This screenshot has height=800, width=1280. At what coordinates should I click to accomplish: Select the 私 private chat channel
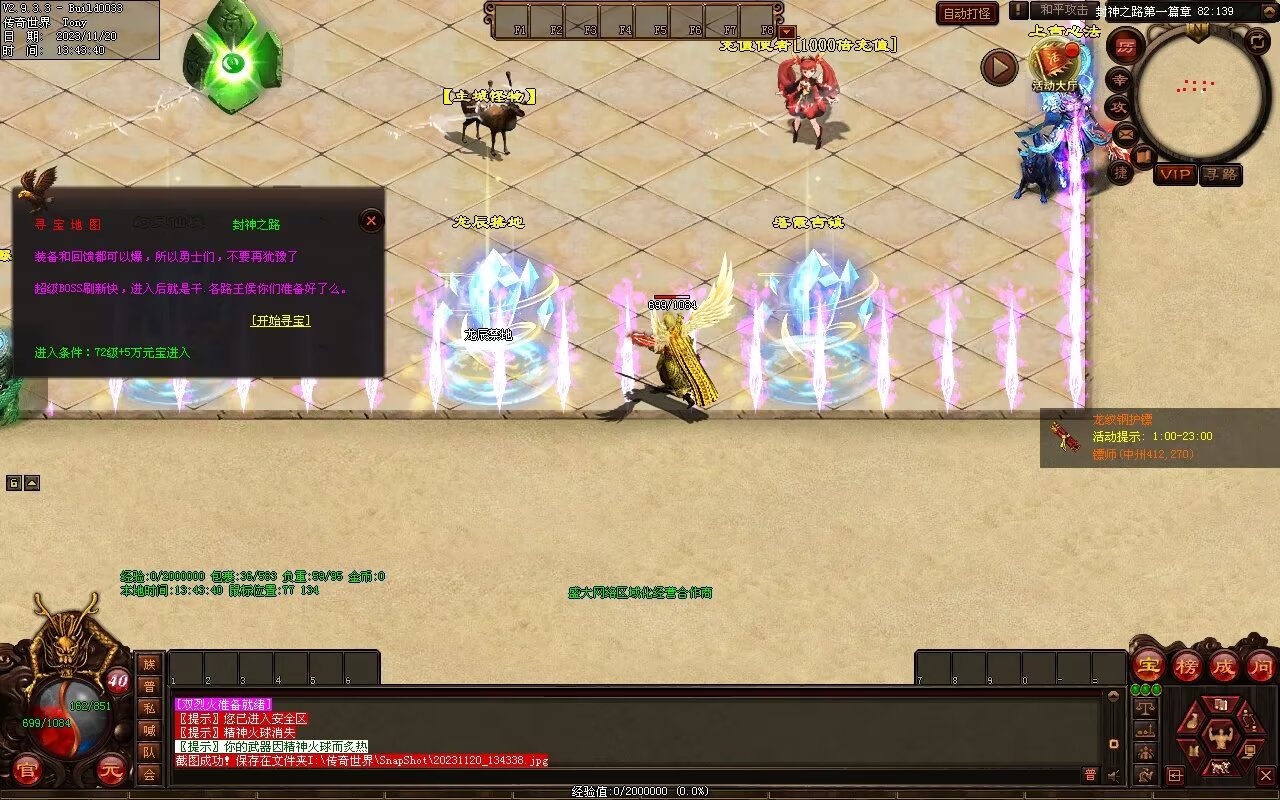[149, 708]
